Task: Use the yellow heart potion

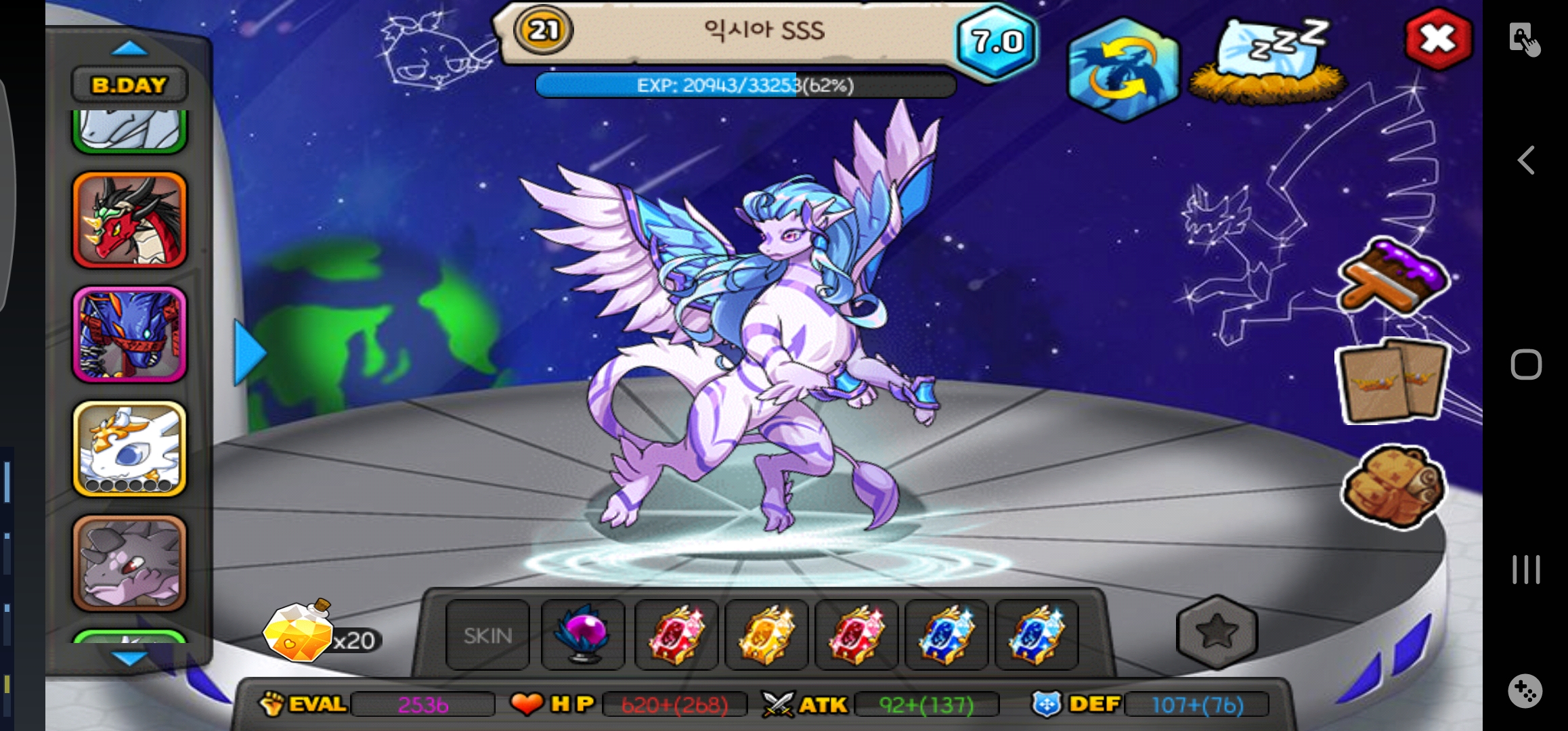Action: [x=299, y=634]
